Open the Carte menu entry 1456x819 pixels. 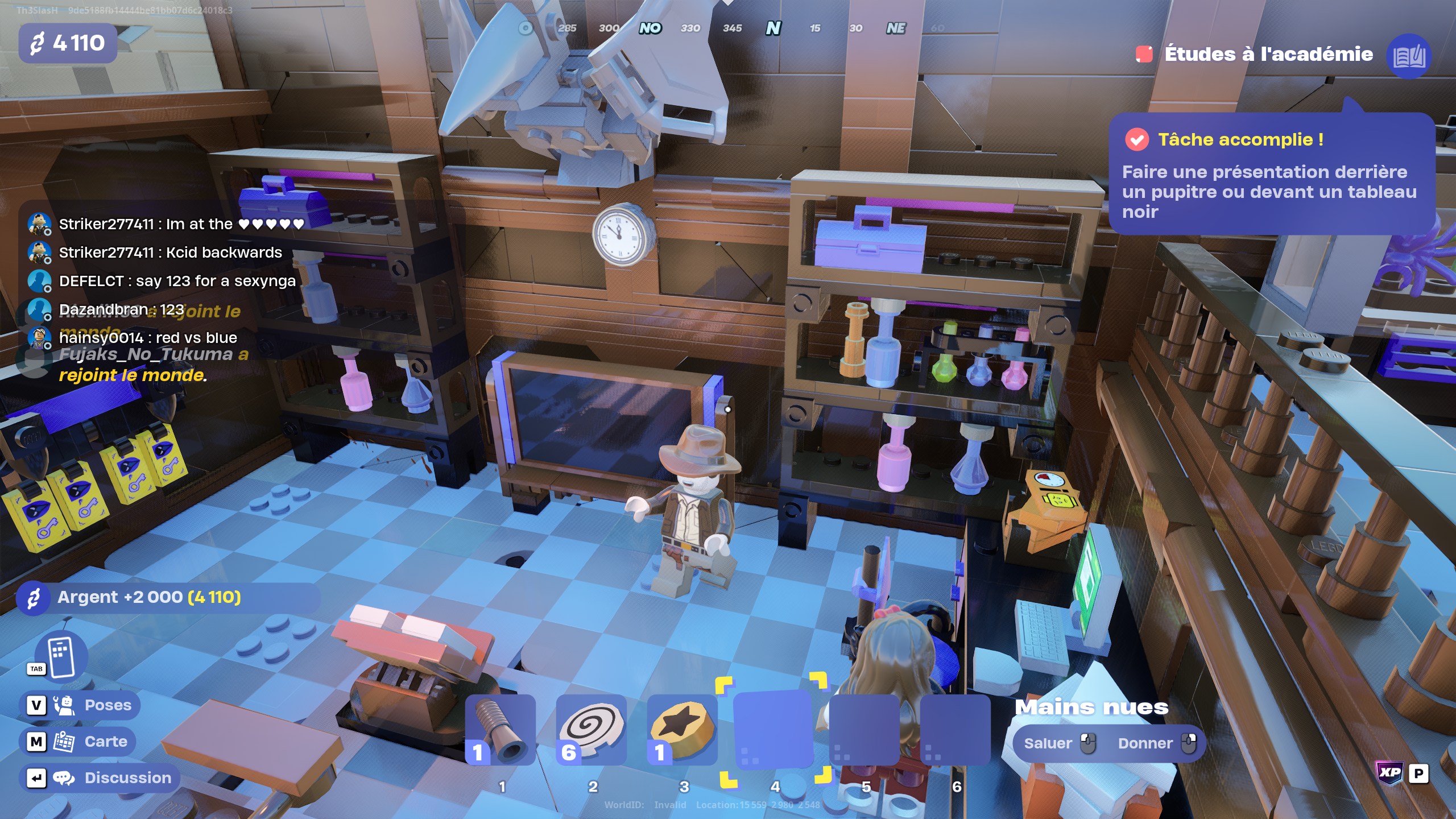pyautogui.click(x=106, y=741)
